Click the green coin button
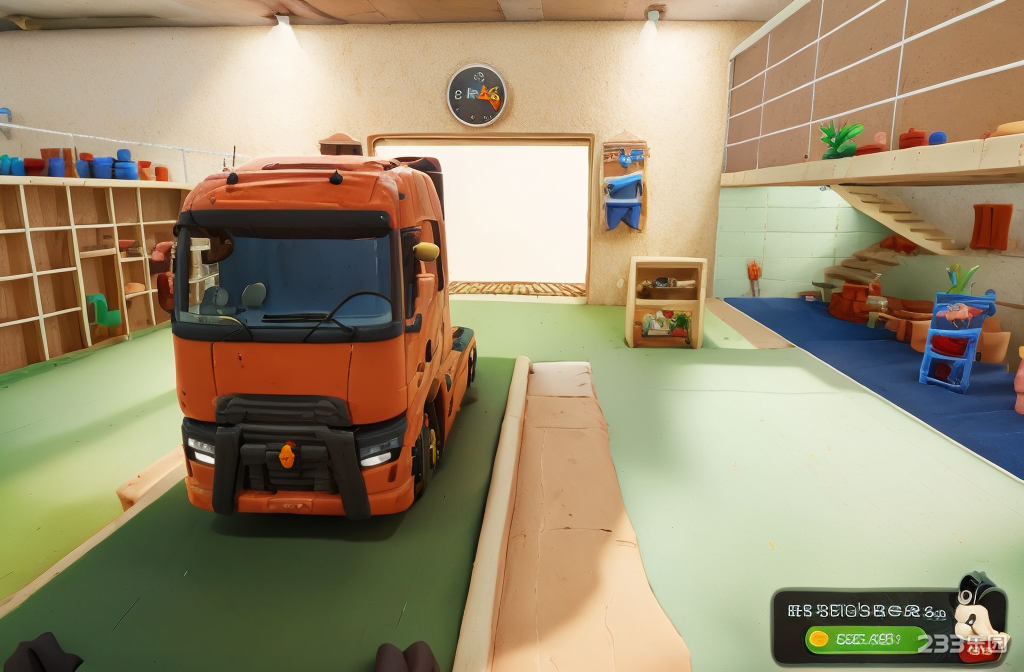This screenshot has height=672, width=1024. point(866,638)
